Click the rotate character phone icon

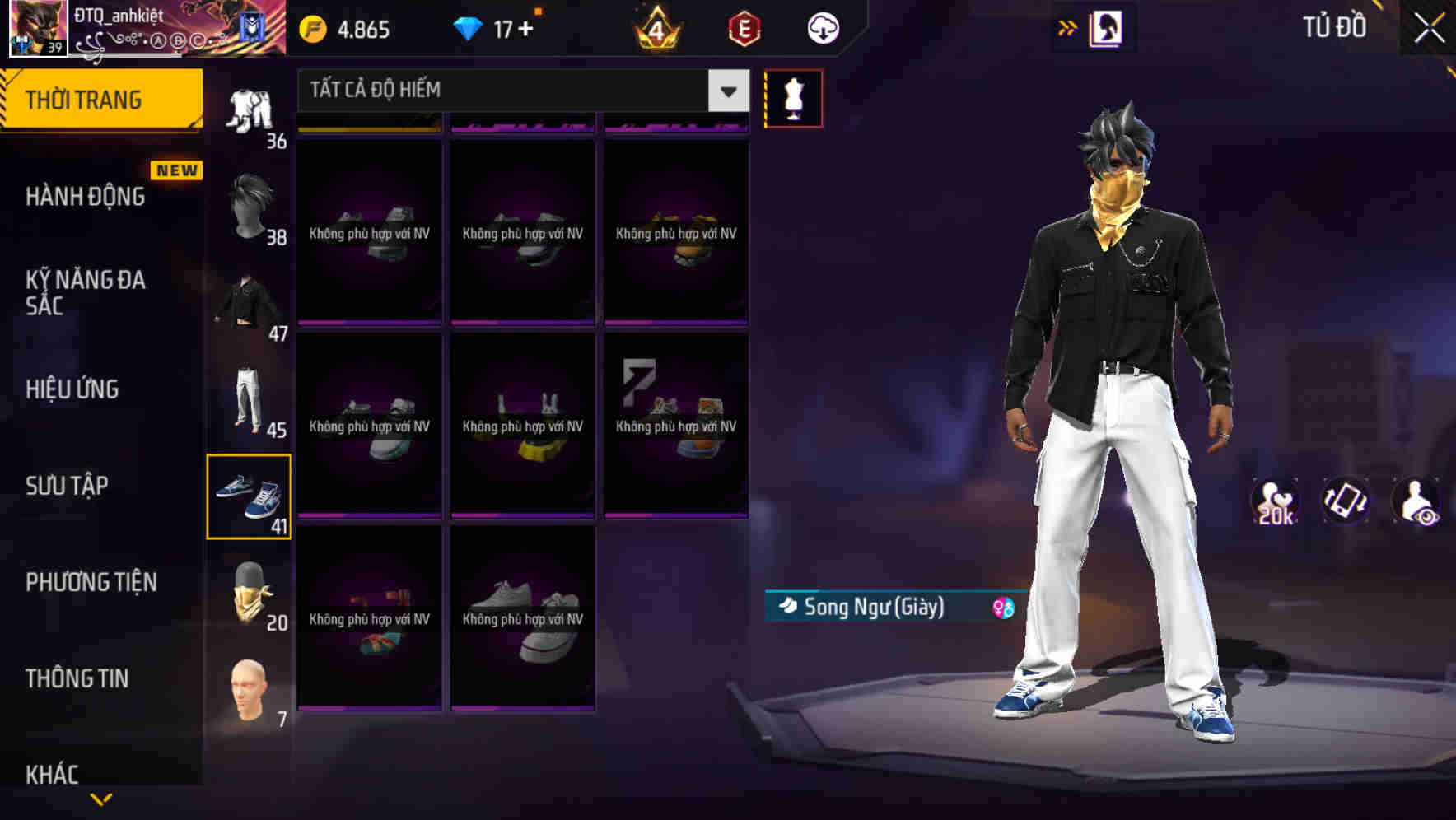click(x=1346, y=501)
